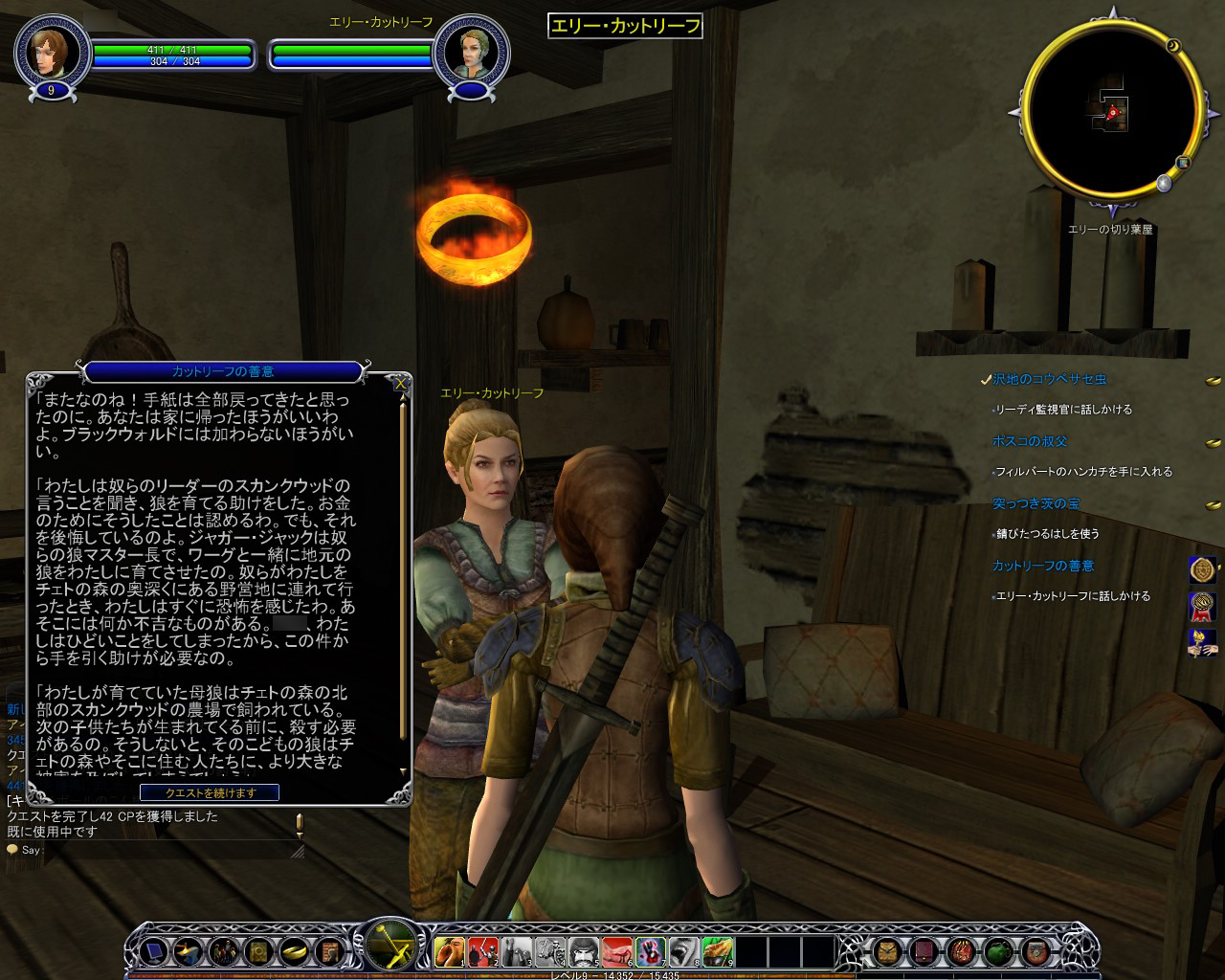Use the bearded face skill in slot 5
The width and height of the screenshot is (1225, 980).
[x=583, y=951]
